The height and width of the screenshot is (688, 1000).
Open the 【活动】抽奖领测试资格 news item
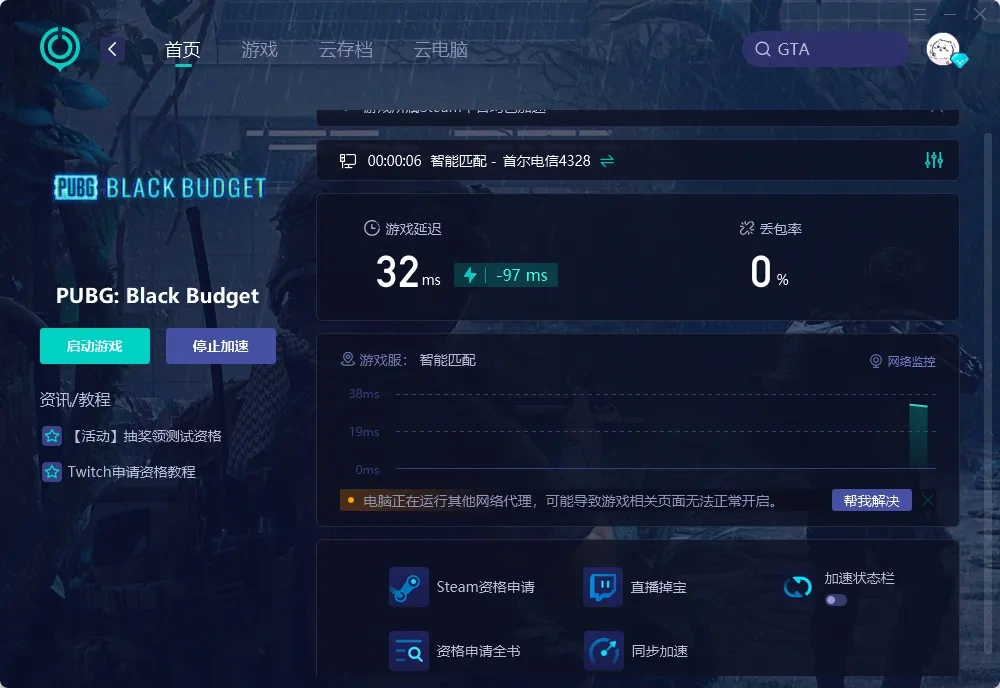point(146,436)
